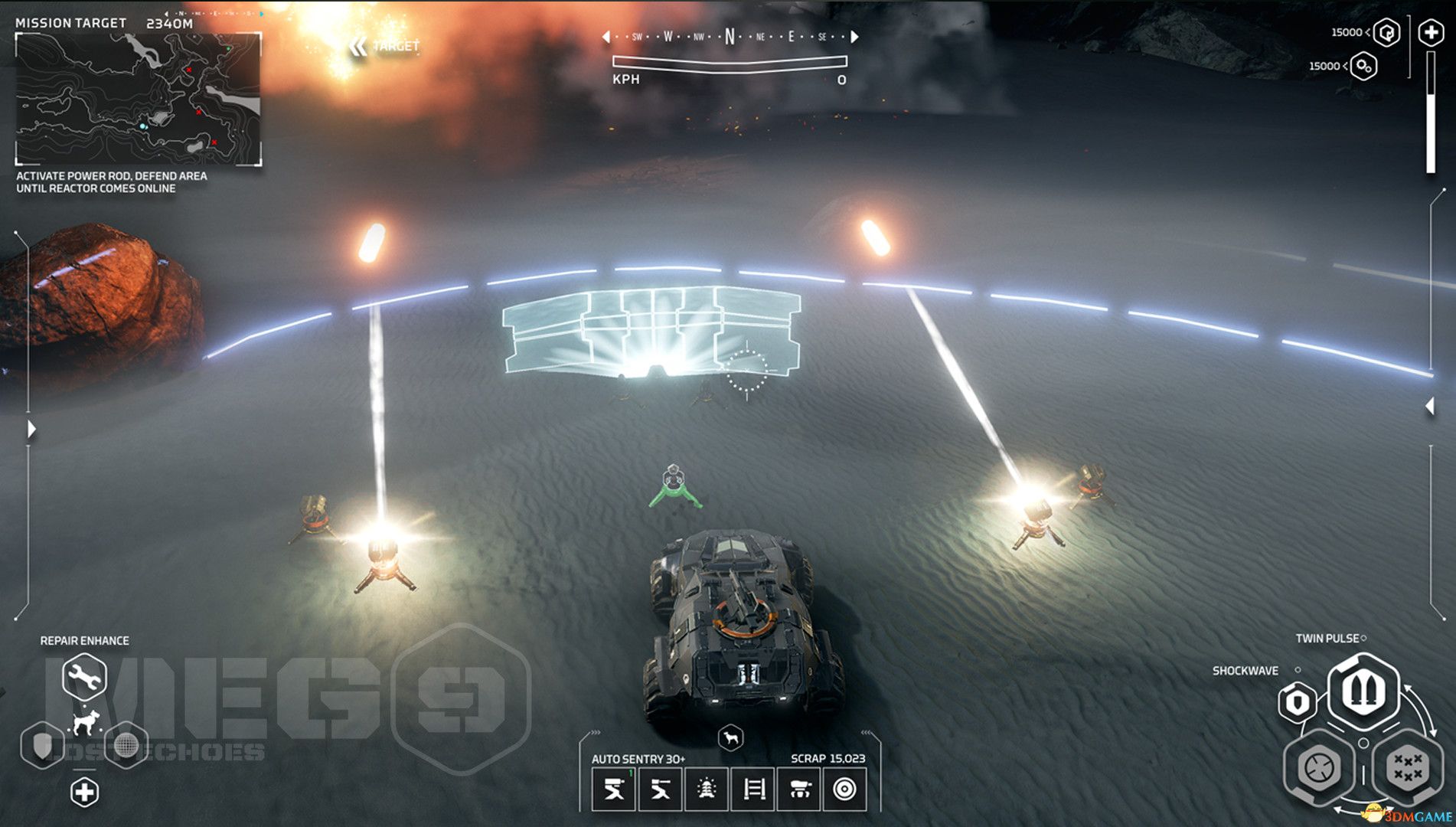Click the plus hexagon beside the resource counters
The image size is (1456, 827).
[1431, 33]
